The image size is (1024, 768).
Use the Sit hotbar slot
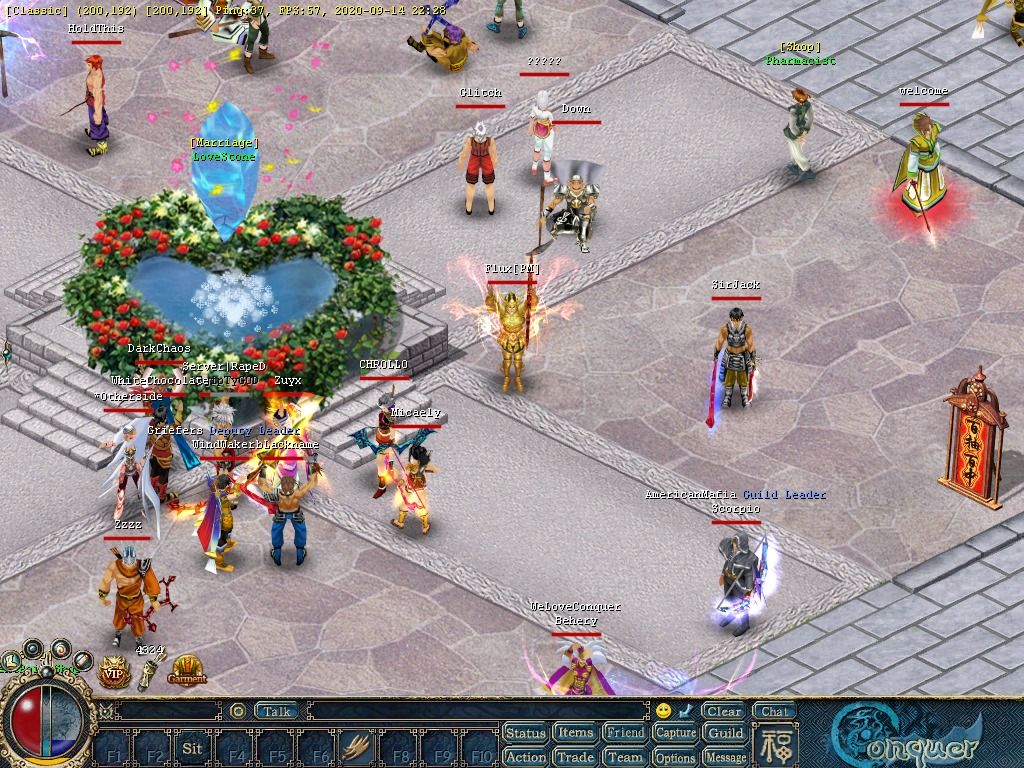click(193, 748)
